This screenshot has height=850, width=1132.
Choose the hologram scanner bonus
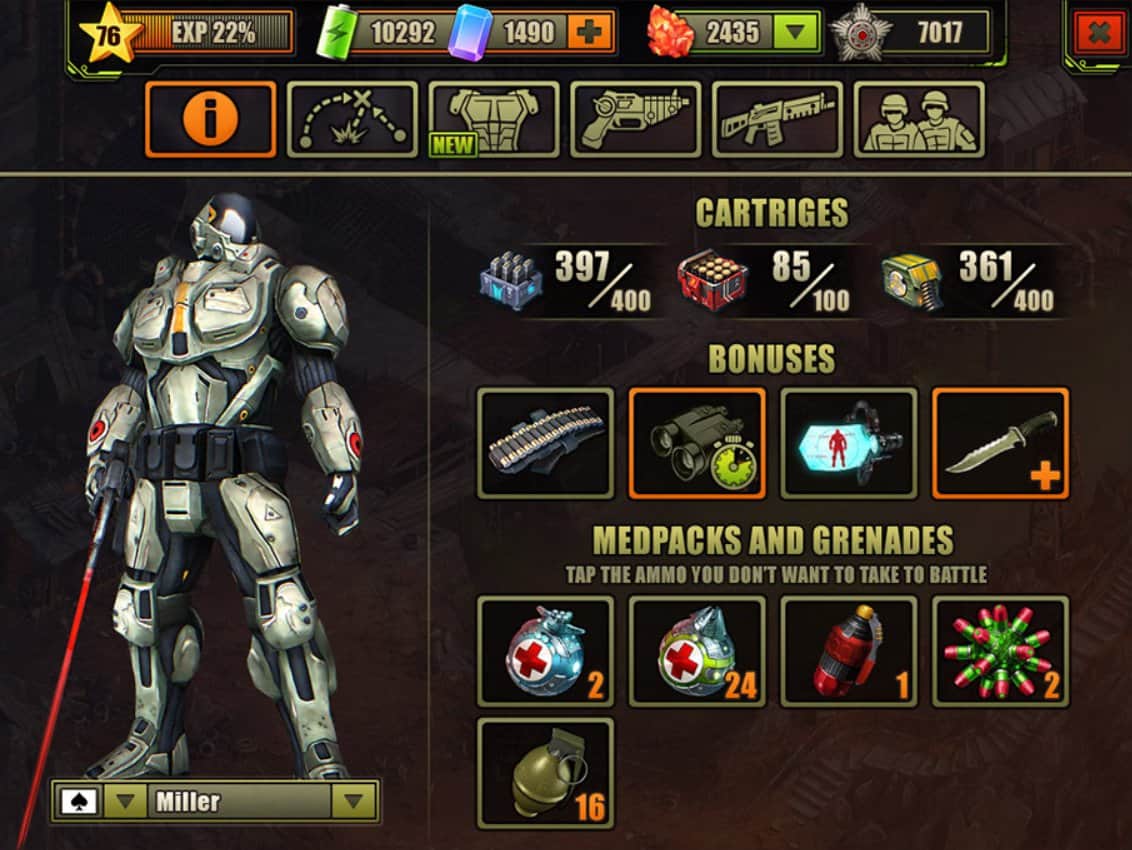click(848, 443)
